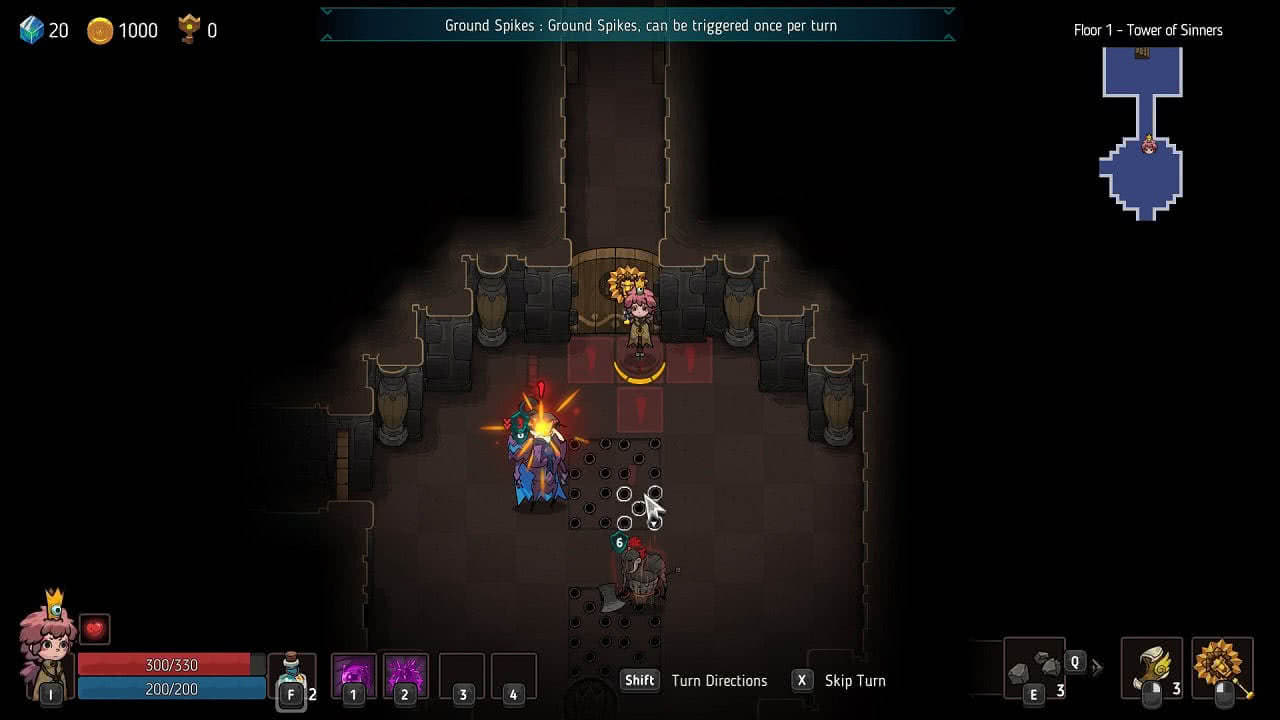Image resolution: width=1280 pixels, height=720 pixels.
Task: Open the dungeon floor minimap
Action: (1142, 132)
